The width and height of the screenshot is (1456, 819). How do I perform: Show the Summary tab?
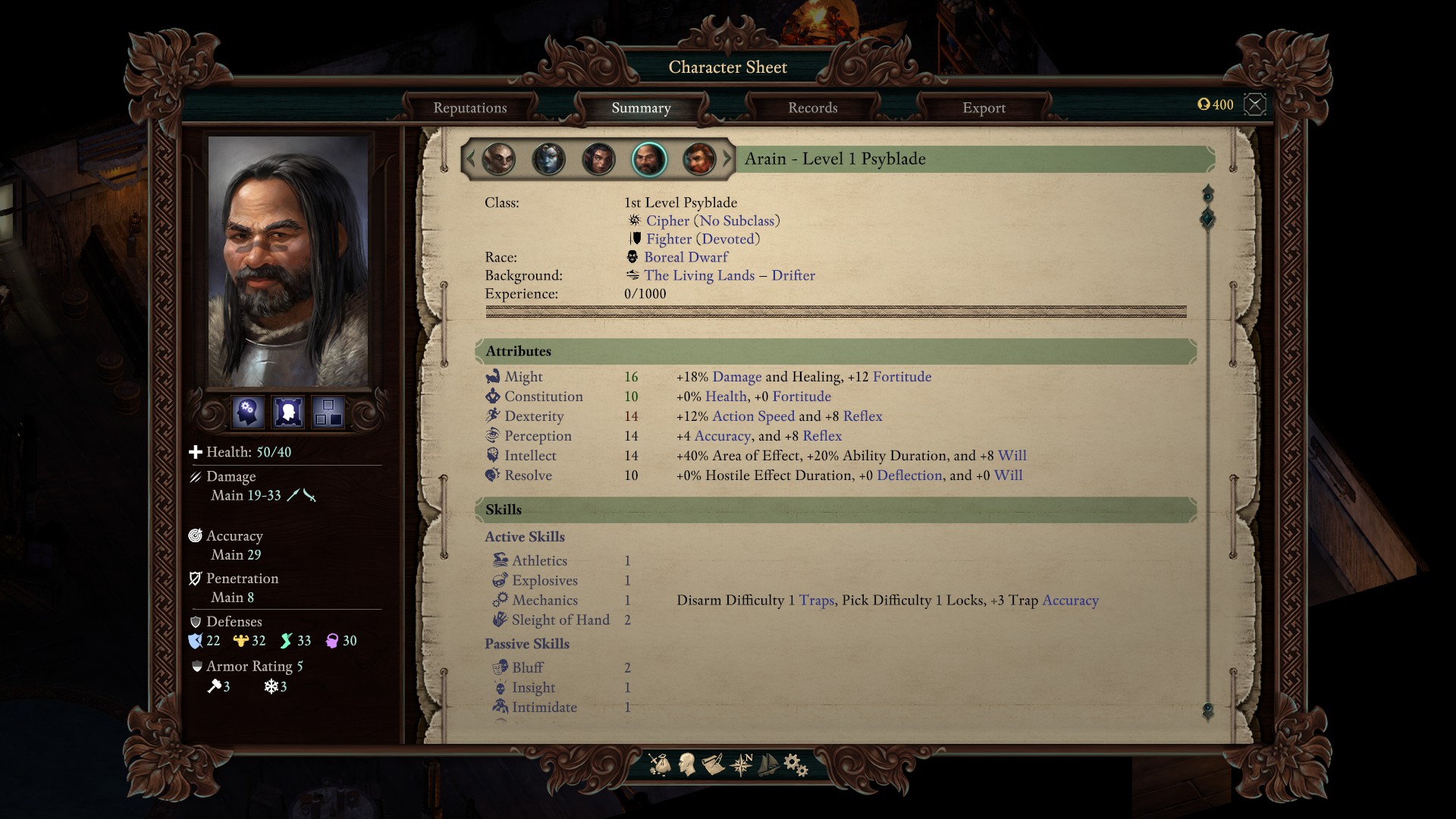tap(641, 108)
